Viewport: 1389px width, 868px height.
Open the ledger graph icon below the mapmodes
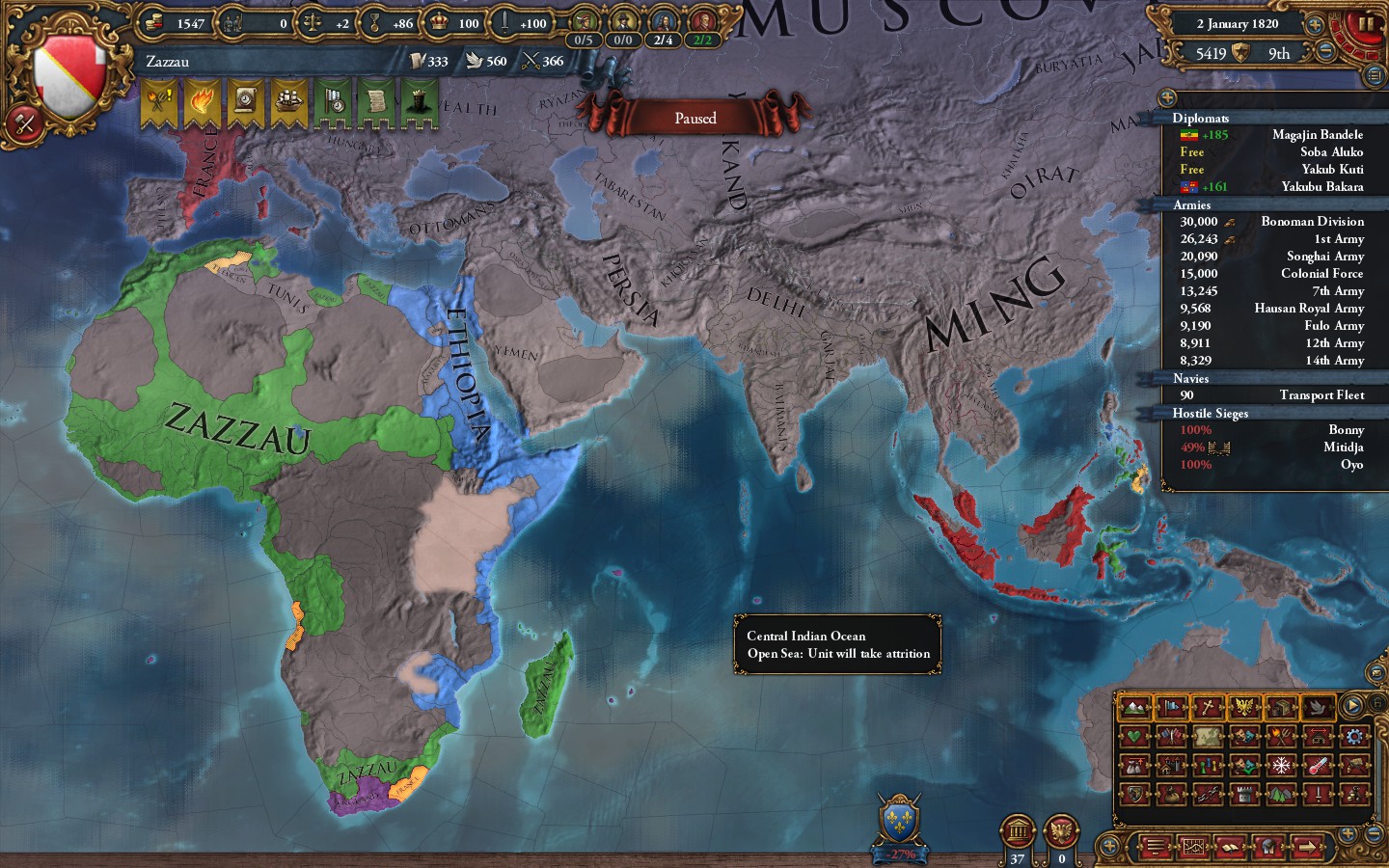click(1194, 847)
